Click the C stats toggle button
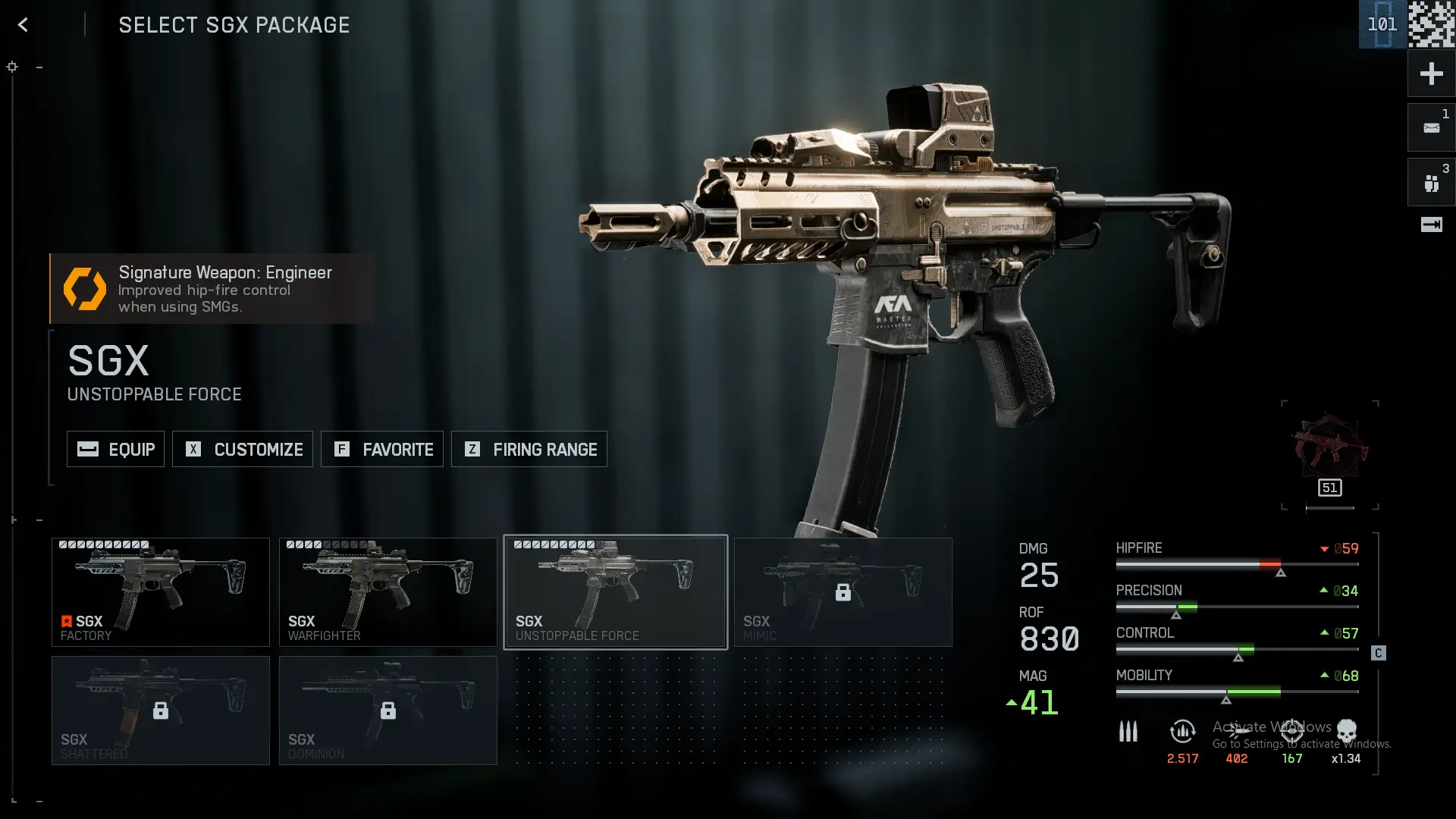The image size is (1456, 819). click(x=1378, y=653)
